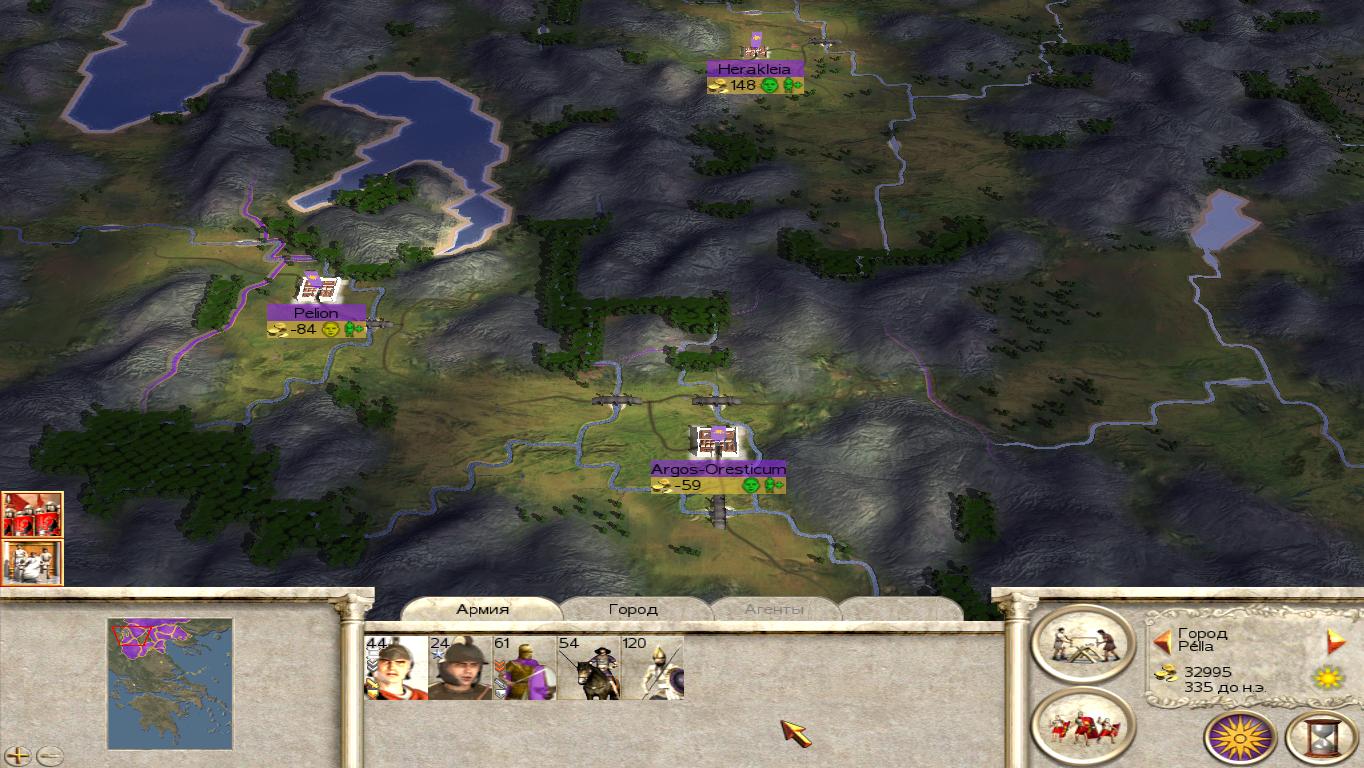Zoom in the minimap with the plus button

point(18,756)
